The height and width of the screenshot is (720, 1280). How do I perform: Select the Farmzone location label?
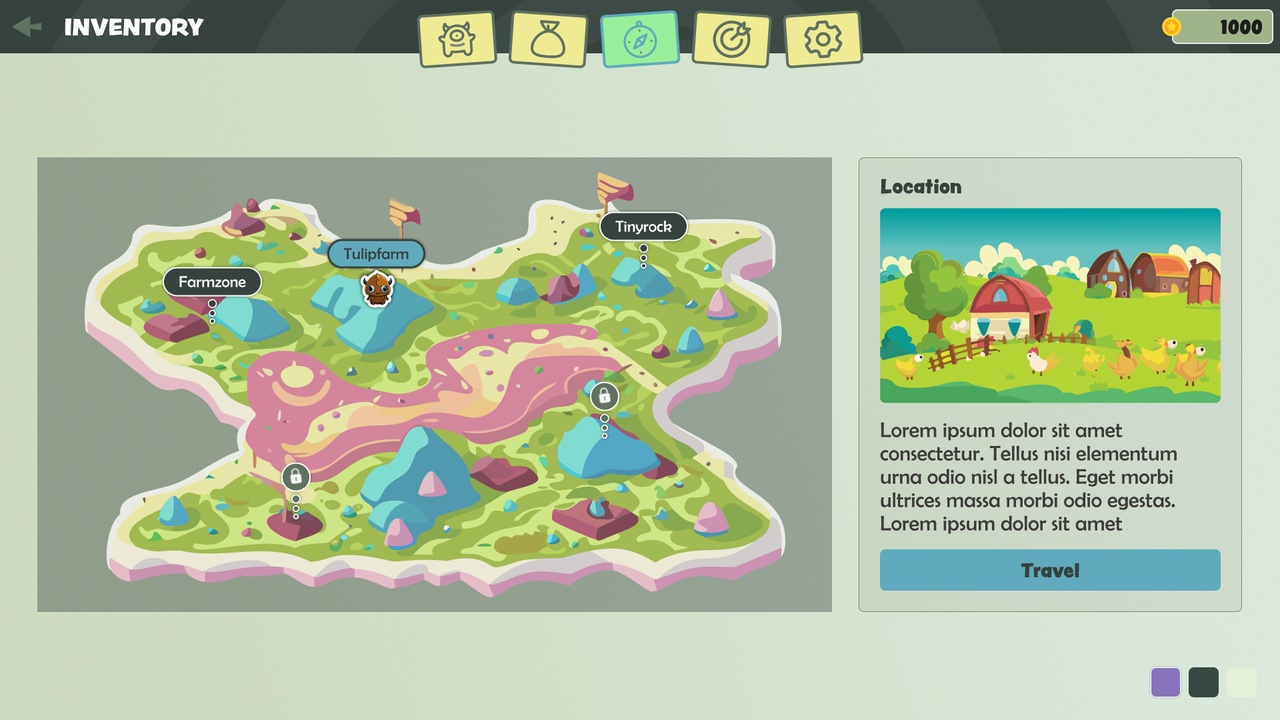click(x=212, y=282)
